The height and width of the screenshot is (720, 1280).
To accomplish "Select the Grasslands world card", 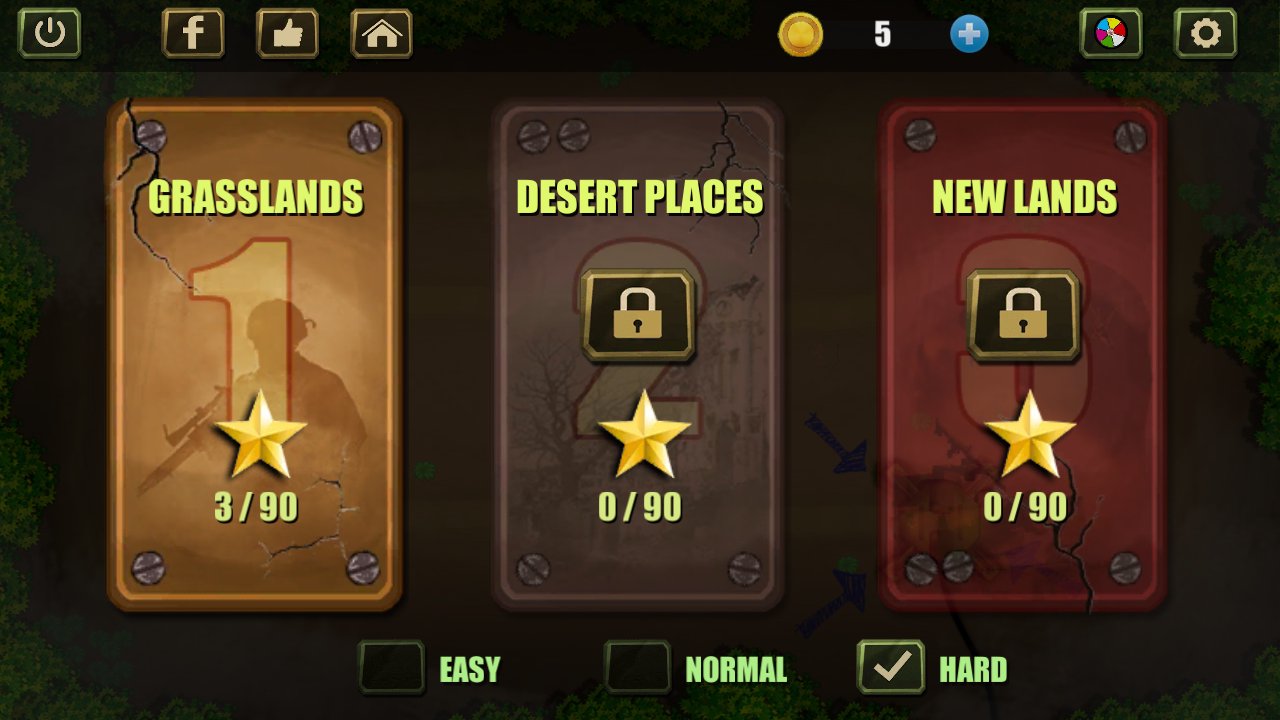I will point(255,354).
